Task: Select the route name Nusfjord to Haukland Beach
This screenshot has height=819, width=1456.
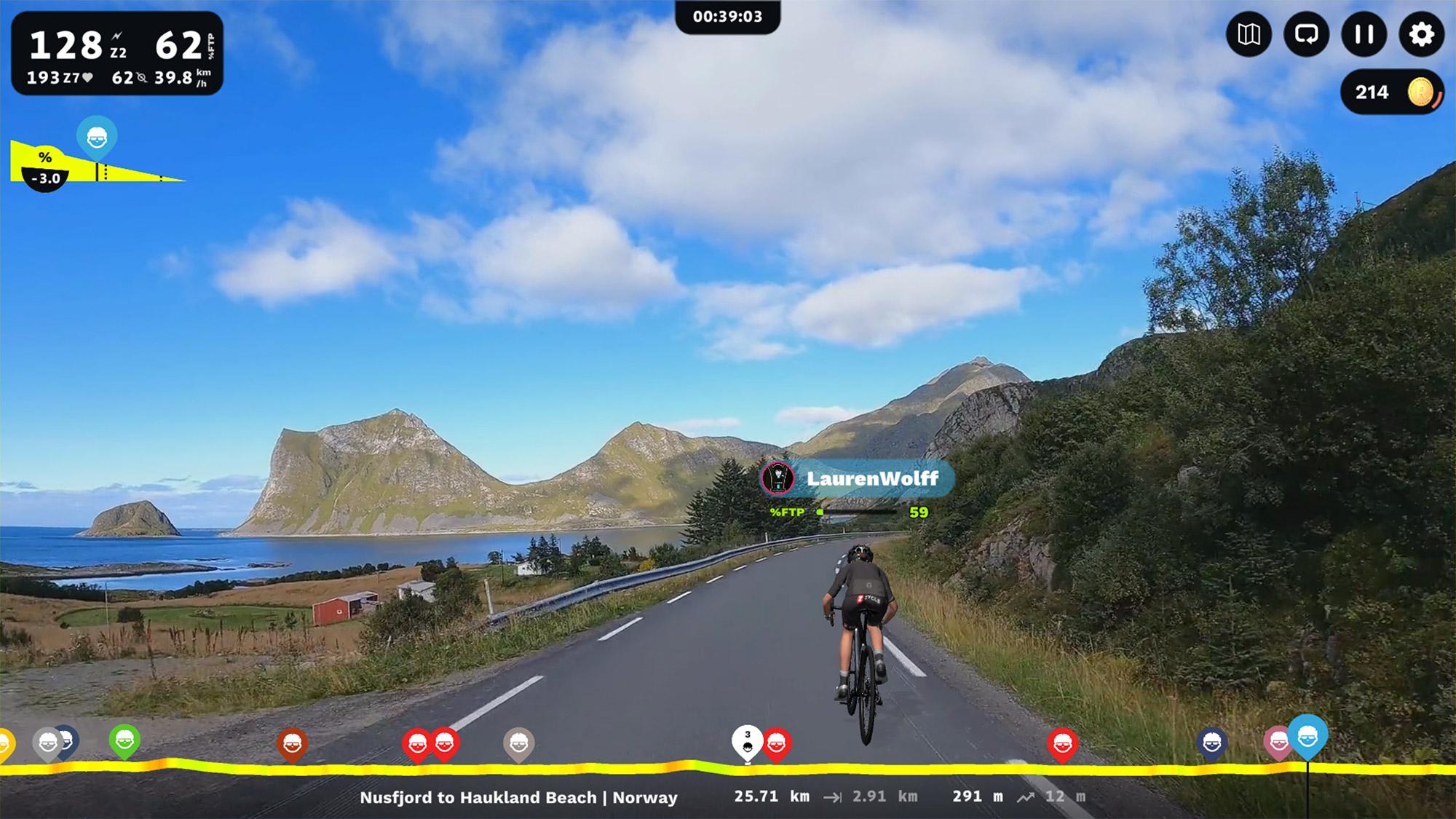Action: coord(518,797)
